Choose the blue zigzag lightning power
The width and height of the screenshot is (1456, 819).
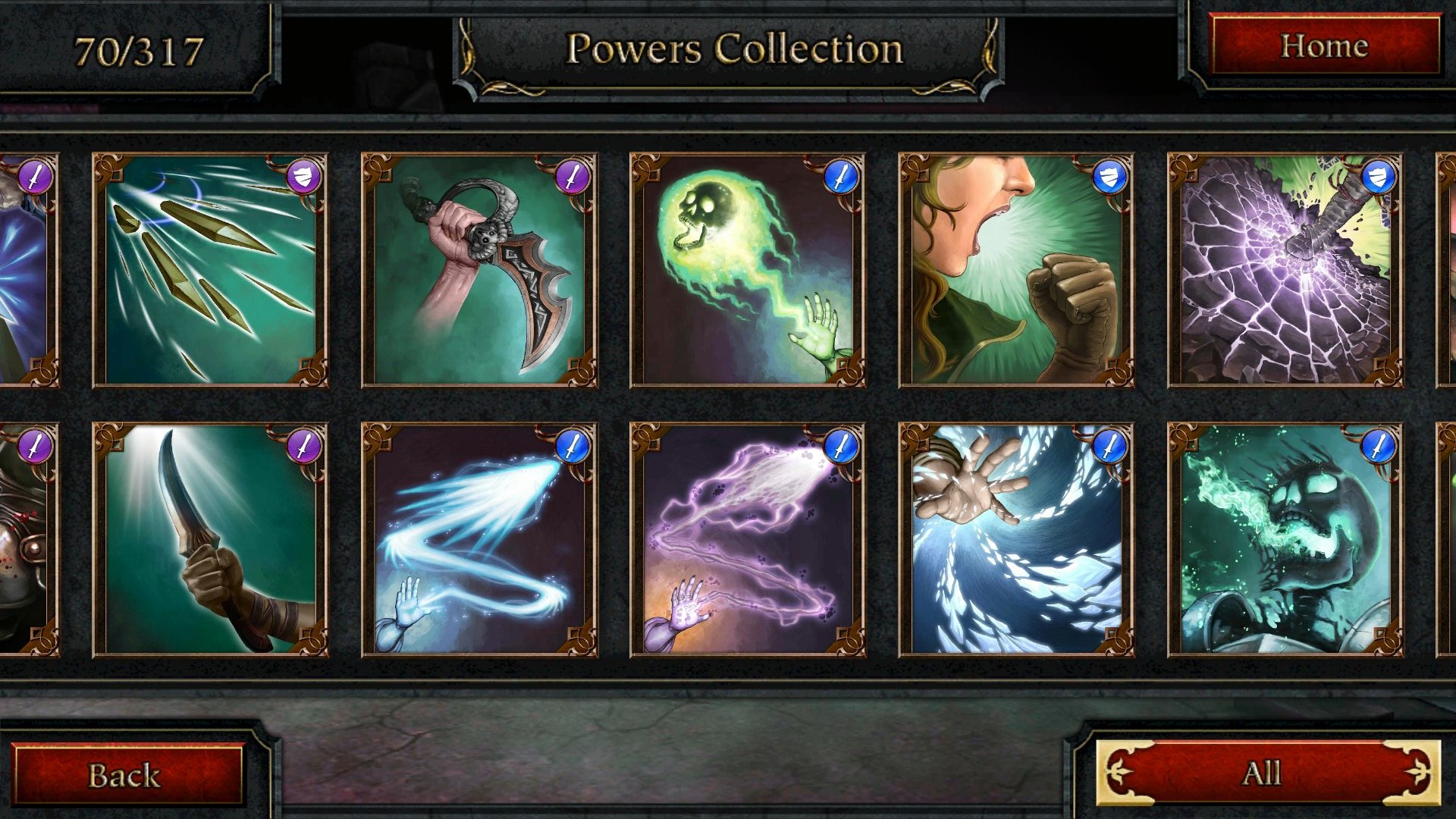(479, 540)
